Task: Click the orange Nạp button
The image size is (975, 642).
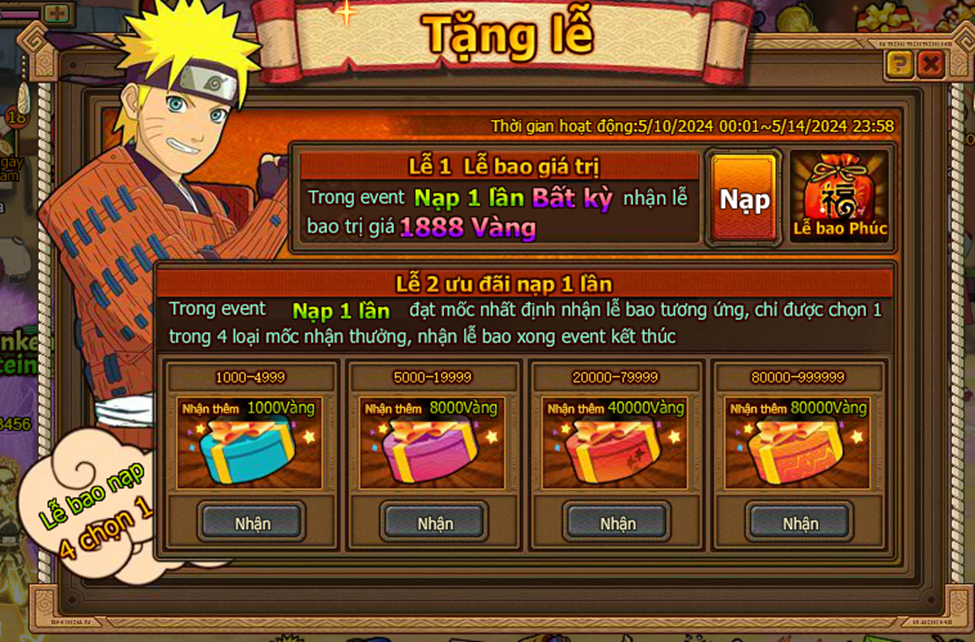Action: pyautogui.click(x=745, y=199)
